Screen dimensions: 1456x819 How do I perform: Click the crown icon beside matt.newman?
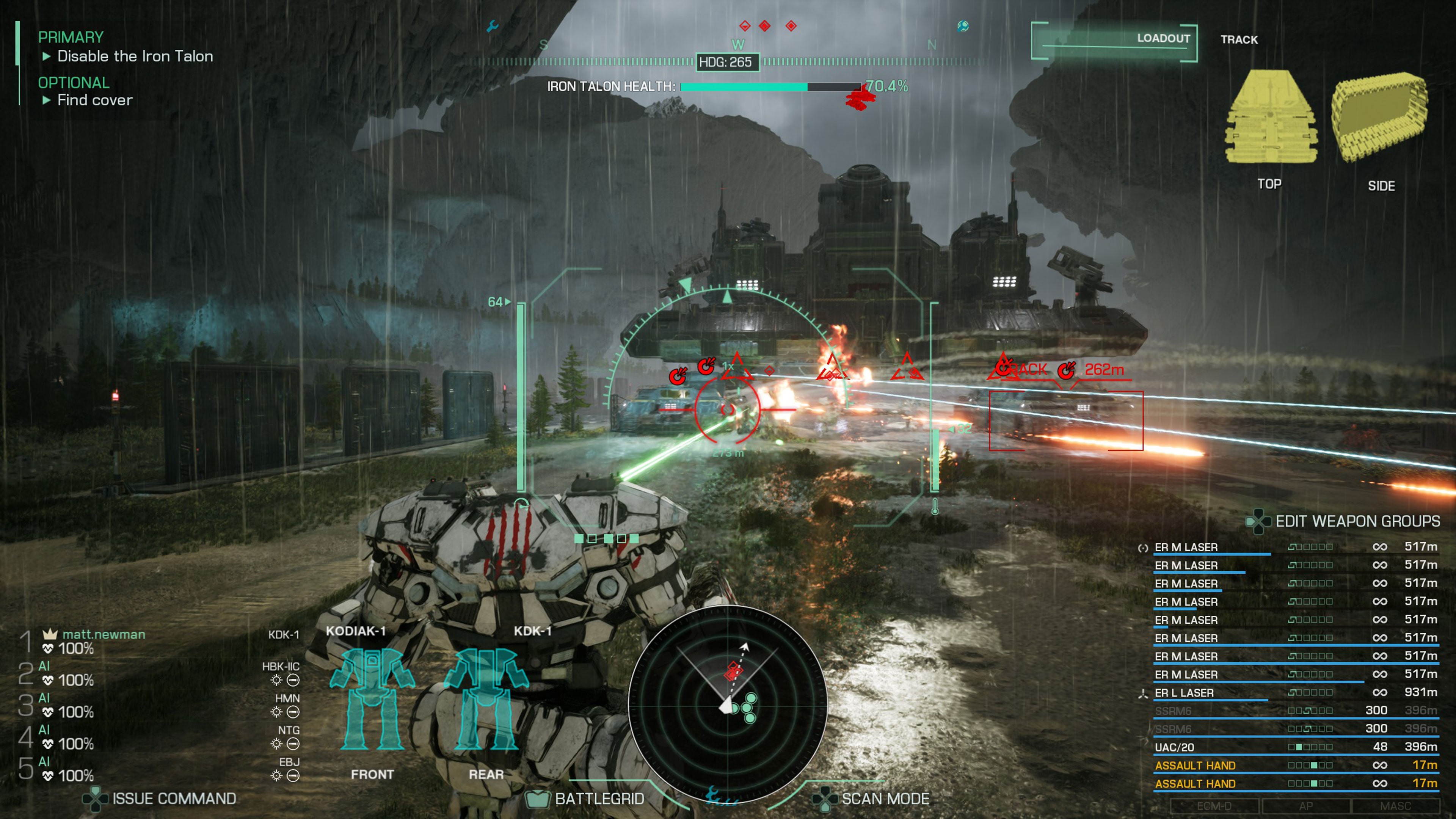pos(49,634)
